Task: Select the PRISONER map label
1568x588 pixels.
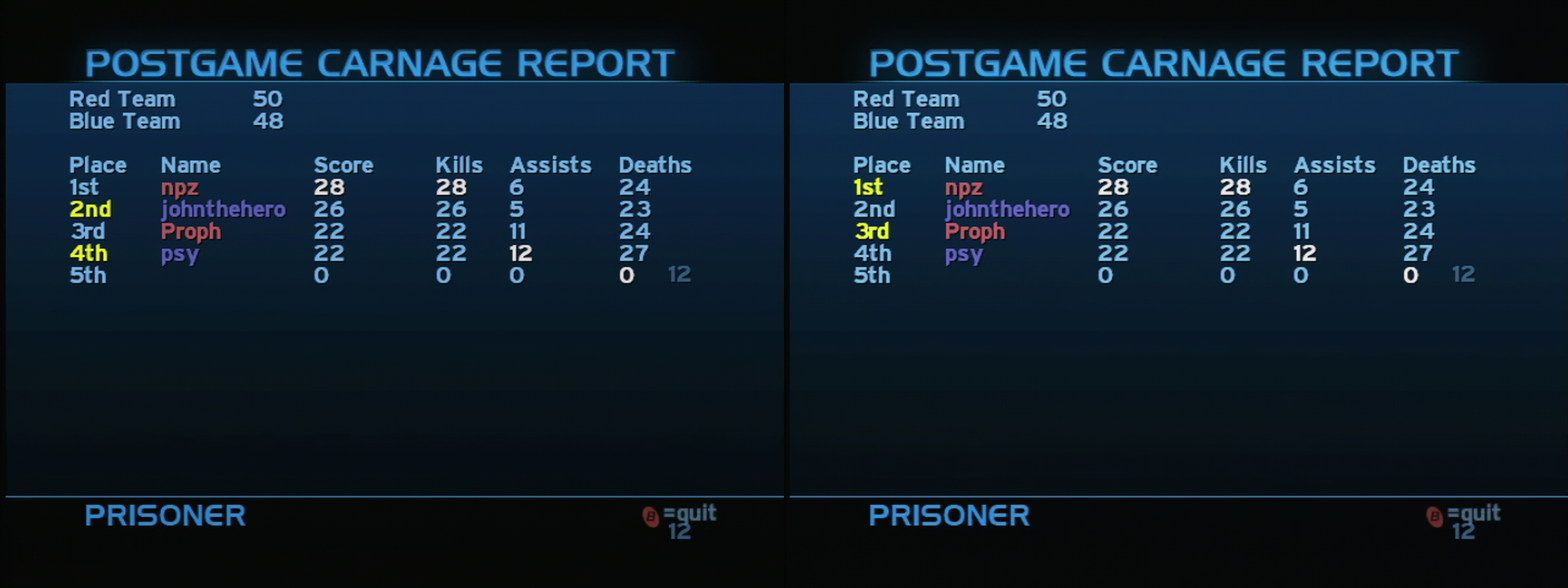Action: click(x=166, y=515)
